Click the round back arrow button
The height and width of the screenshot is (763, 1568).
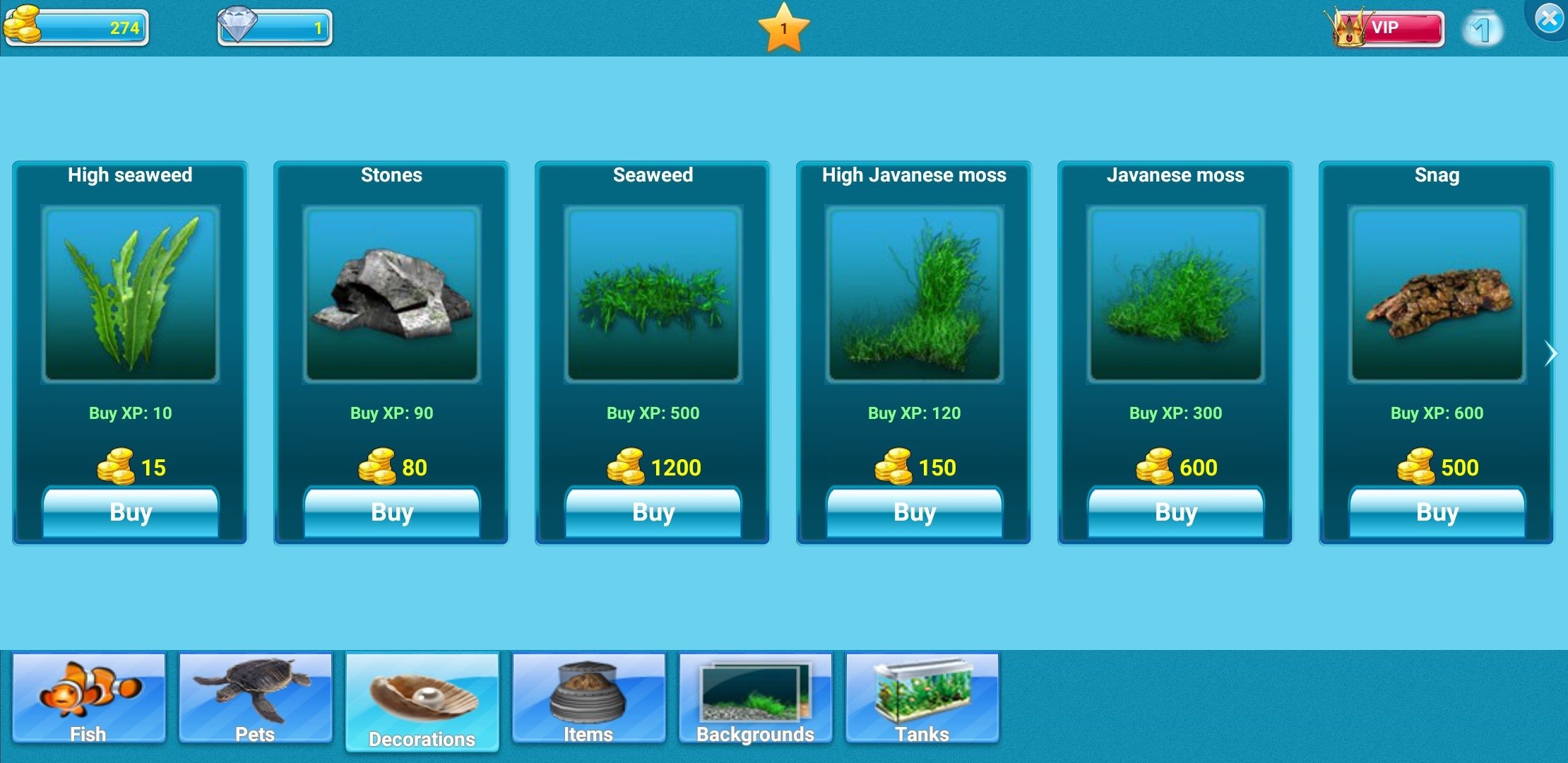coord(1482,29)
